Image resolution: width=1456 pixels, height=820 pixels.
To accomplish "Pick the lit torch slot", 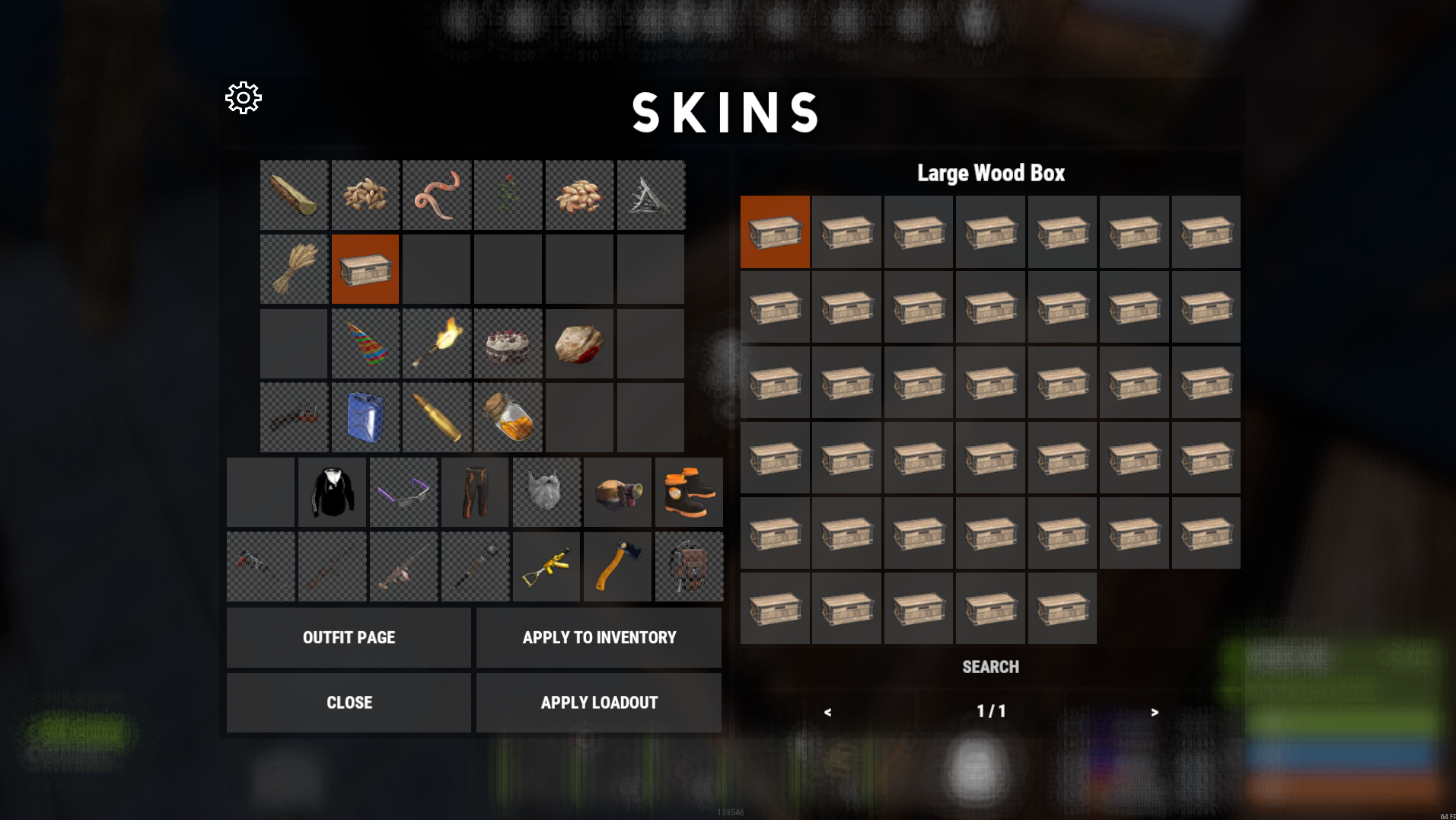I will pos(437,343).
